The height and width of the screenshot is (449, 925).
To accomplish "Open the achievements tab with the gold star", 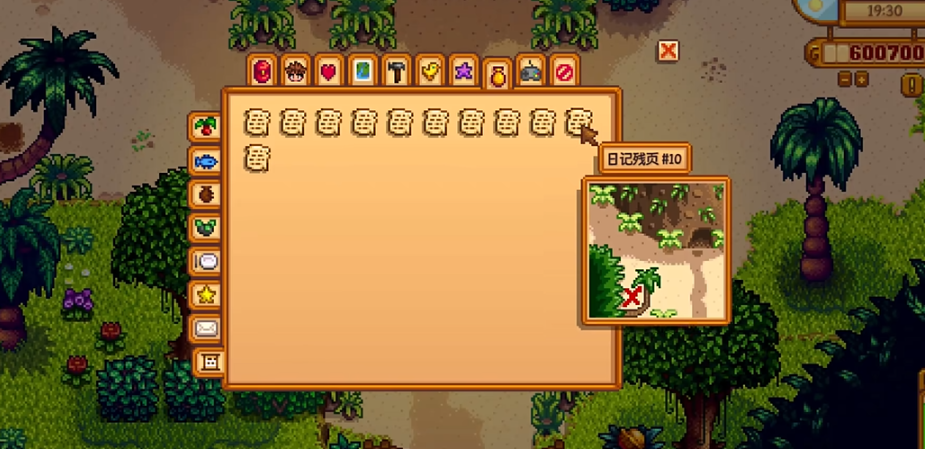I will click(x=206, y=295).
